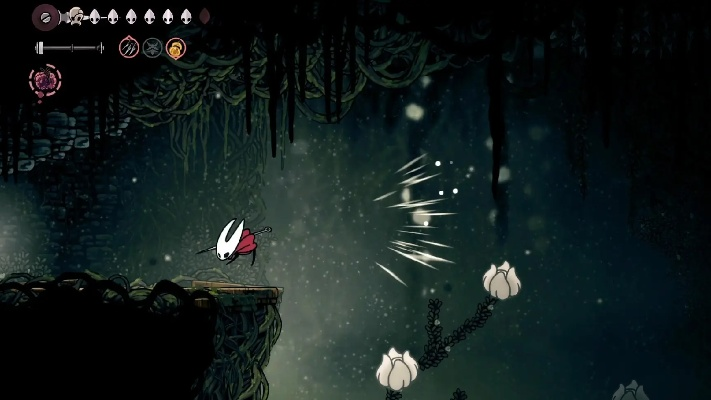The image size is (711, 400).
Task: Select the triple needle tool icon
Action: pyautogui.click(x=129, y=46)
